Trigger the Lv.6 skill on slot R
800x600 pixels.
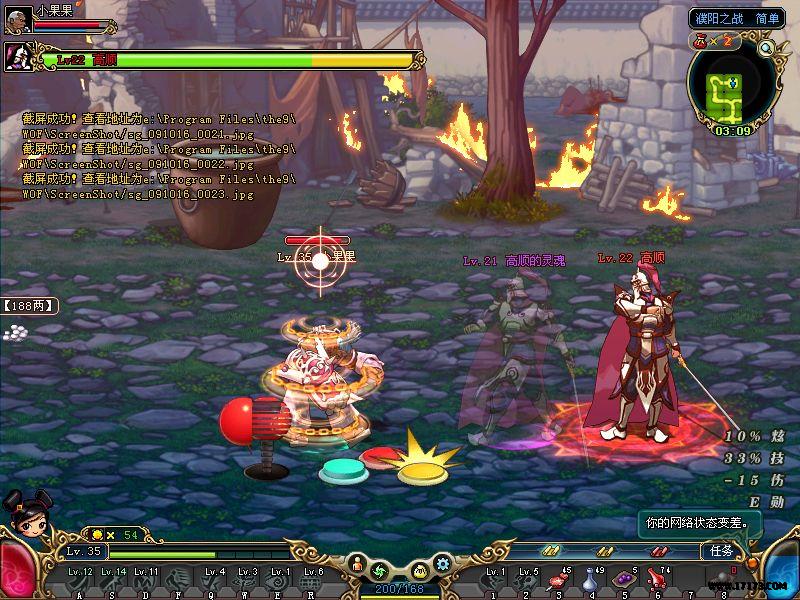point(314,581)
